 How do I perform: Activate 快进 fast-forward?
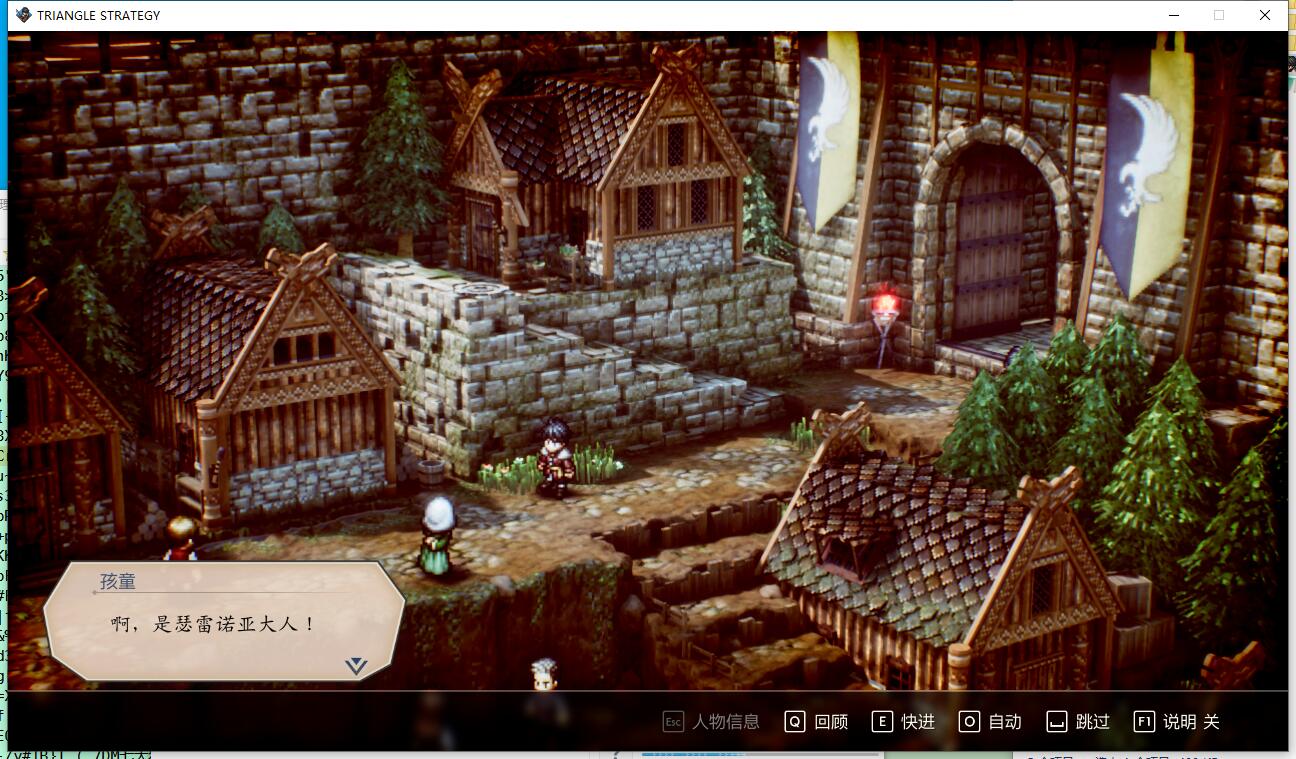[x=904, y=722]
